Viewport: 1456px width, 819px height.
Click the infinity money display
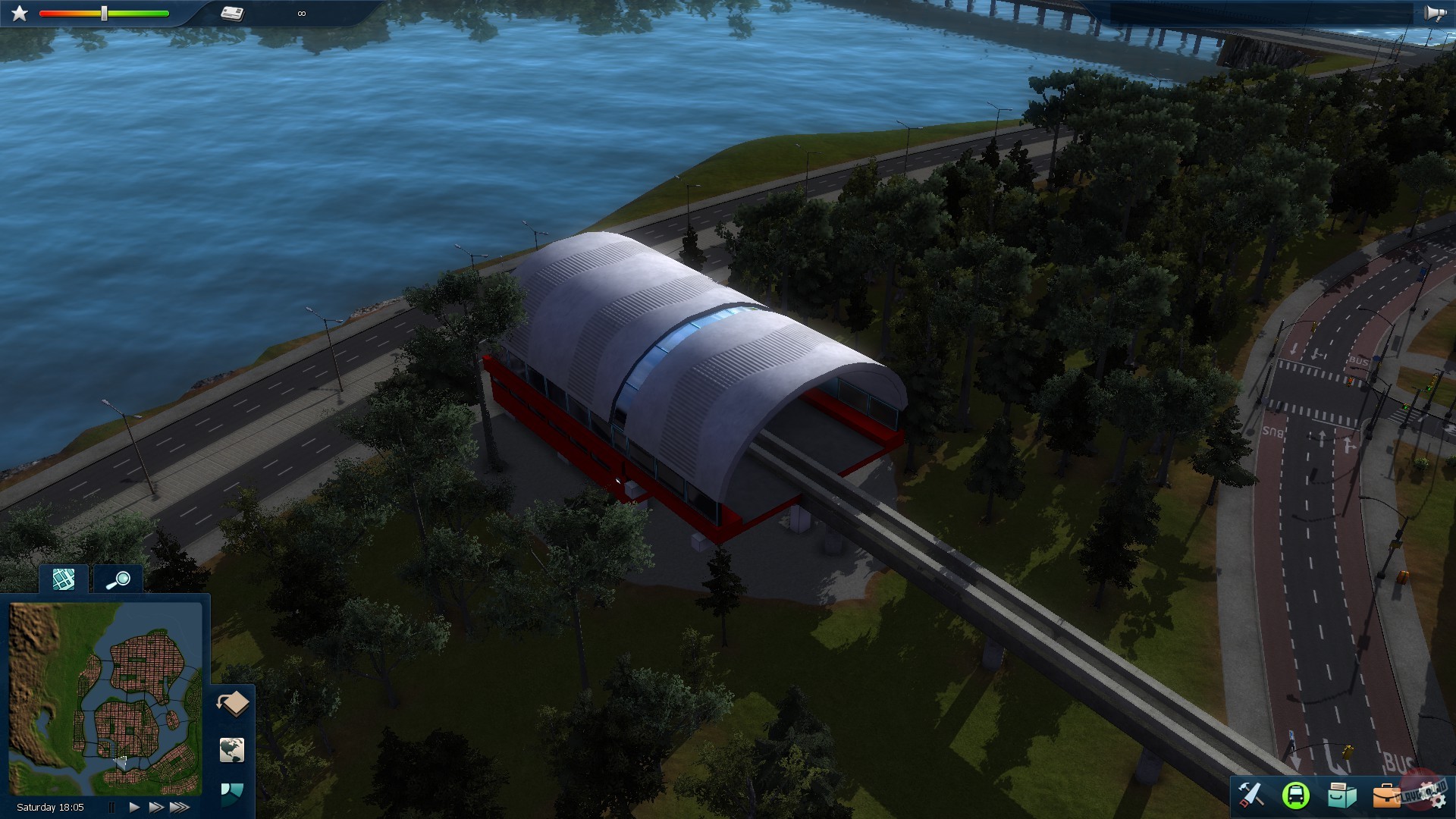[302, 13]
